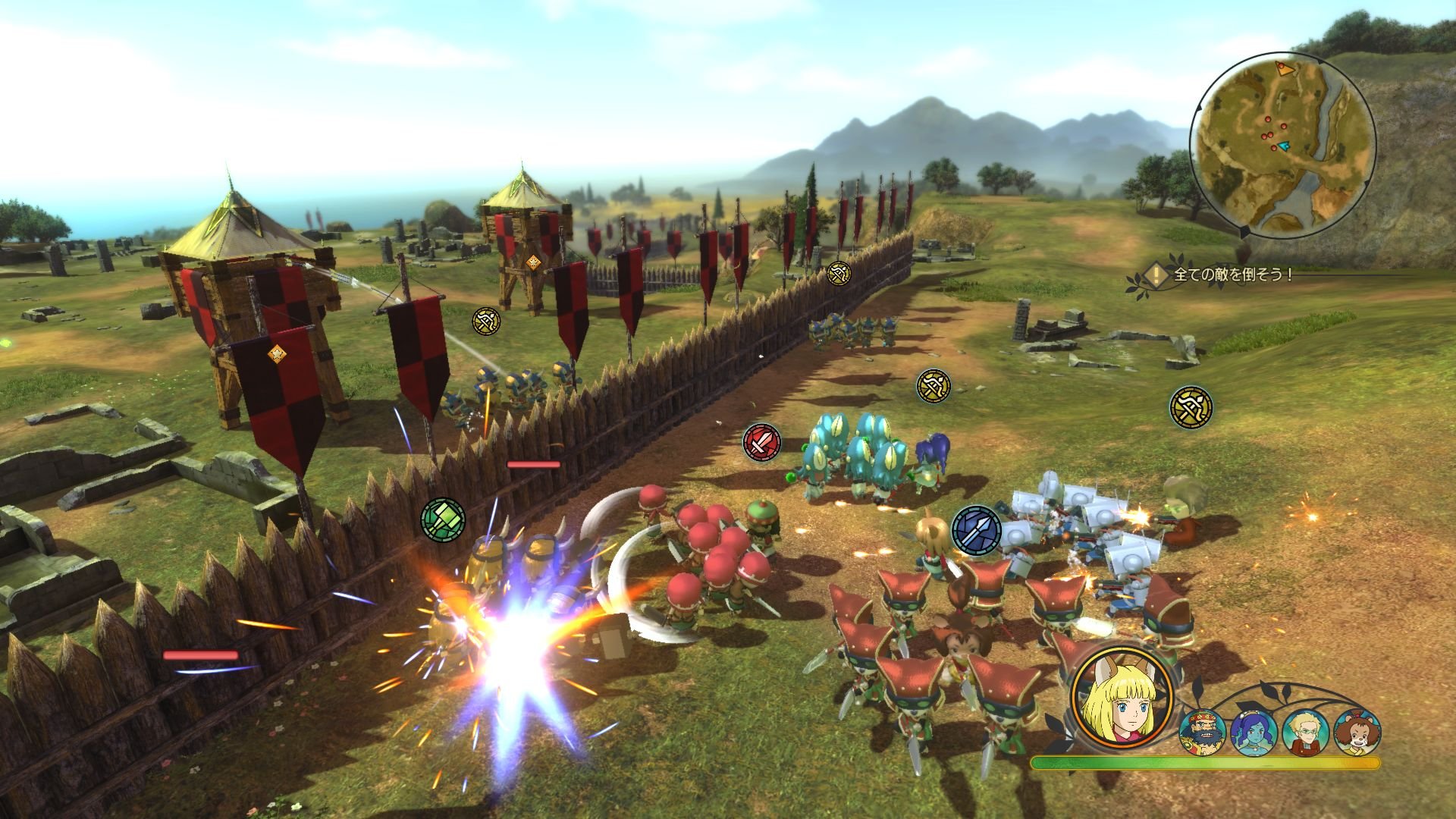Viewport: 1456px width, 819px height.
Task: Select the blond man with glasses portrait
Action: pos(1306,732)
